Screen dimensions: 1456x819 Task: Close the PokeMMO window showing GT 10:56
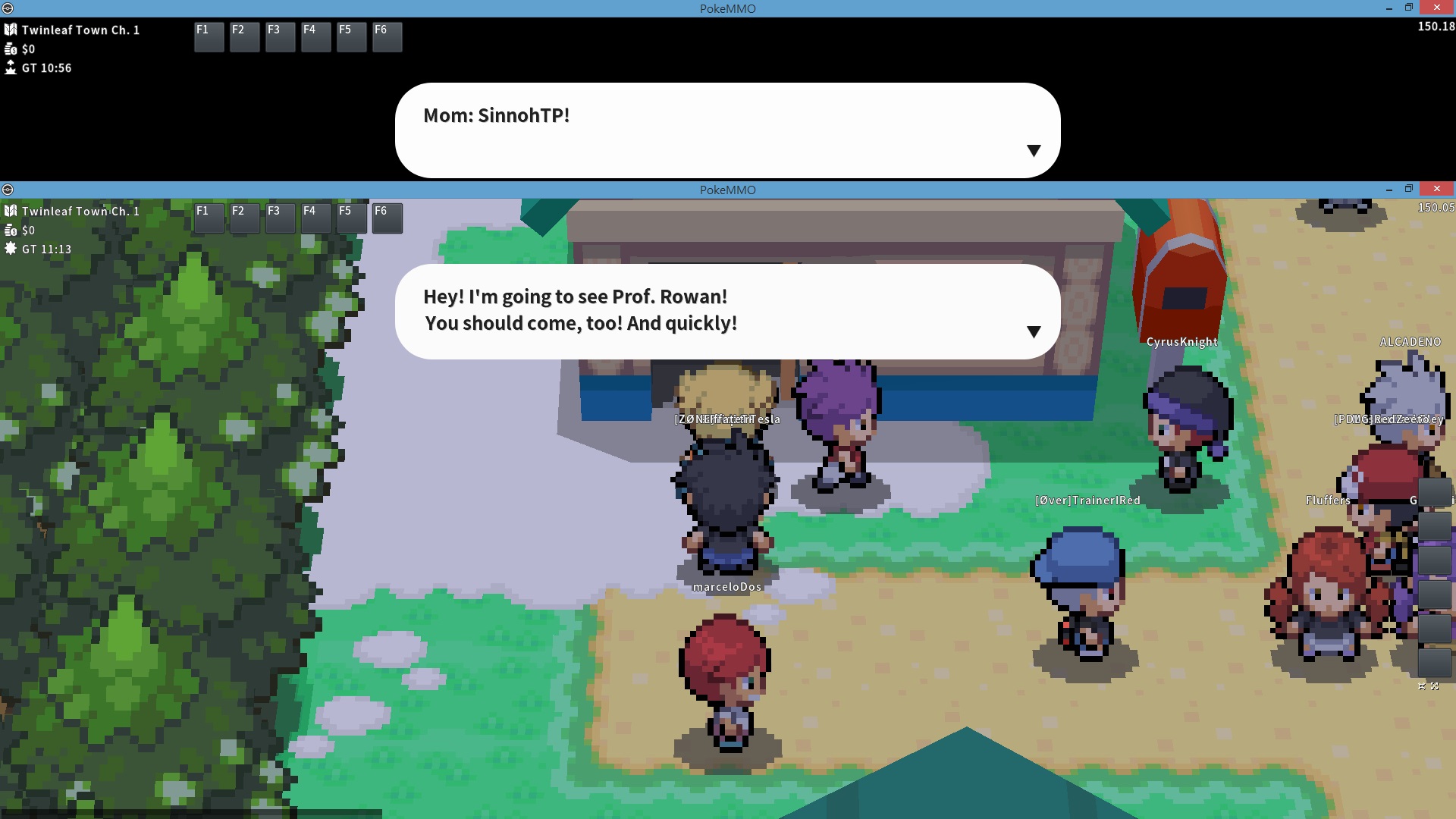(1436, 8)
